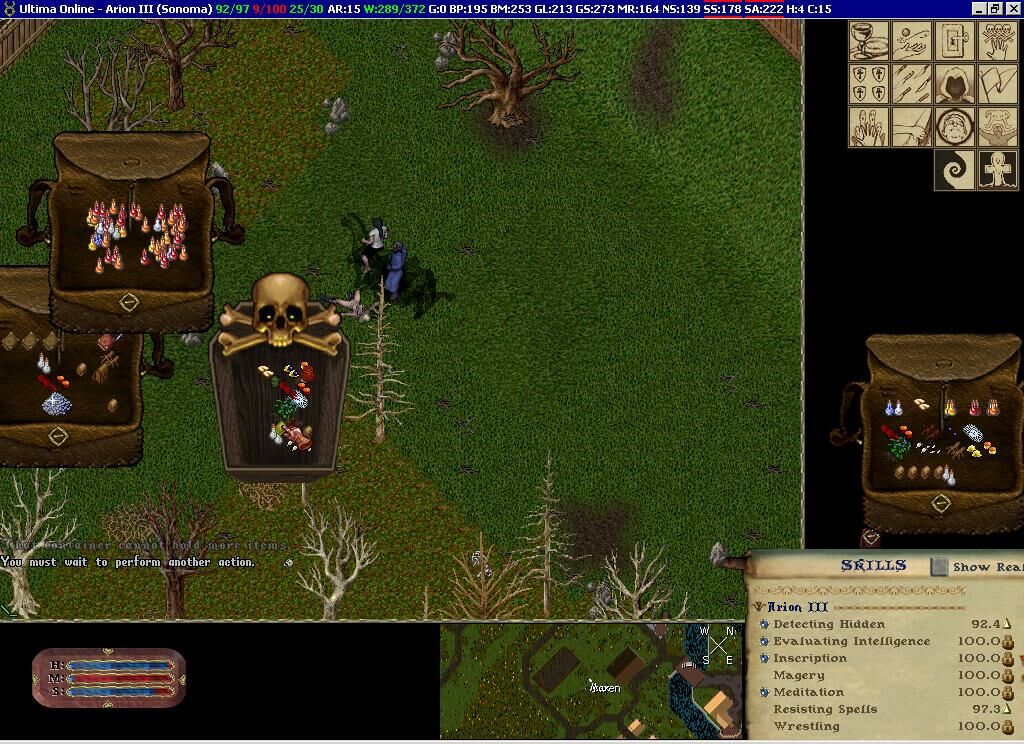Viewport: 1024px width, 744px height.
Task: Cast the skulls-over-hand spell icon
Action: 997,41
